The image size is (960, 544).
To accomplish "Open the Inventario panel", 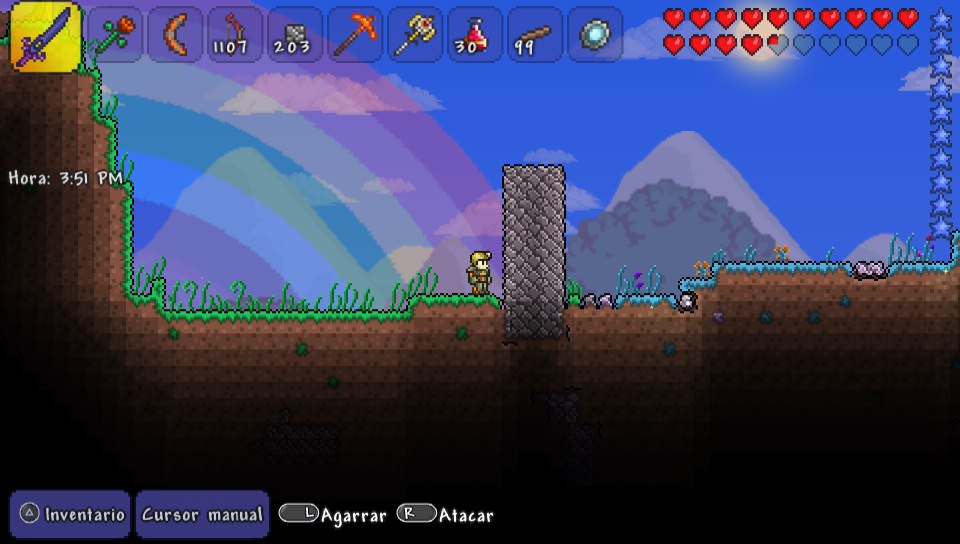I will click(71, 514).
